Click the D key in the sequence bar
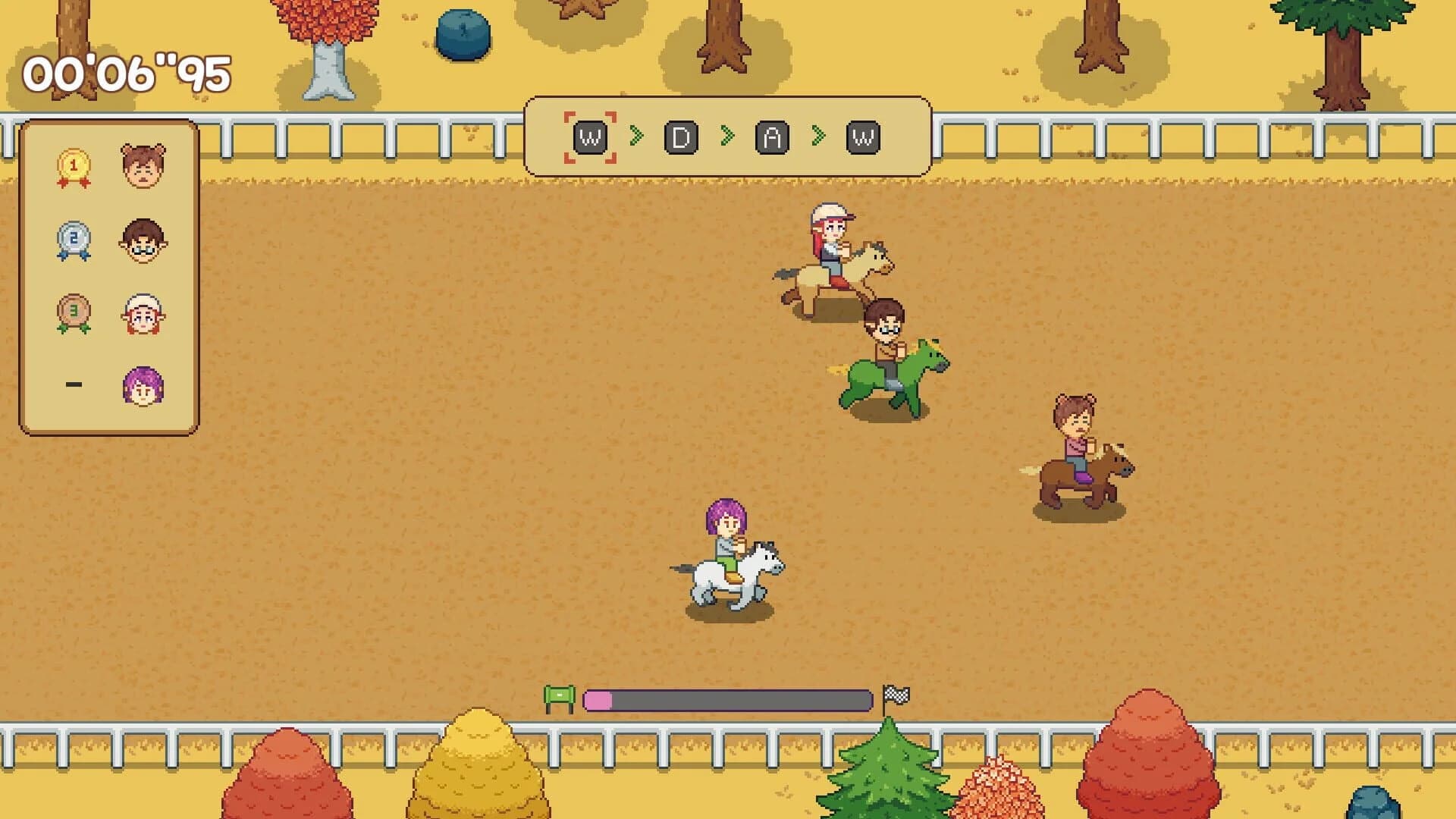This screenshot has height=819, width=1456. 681,136
